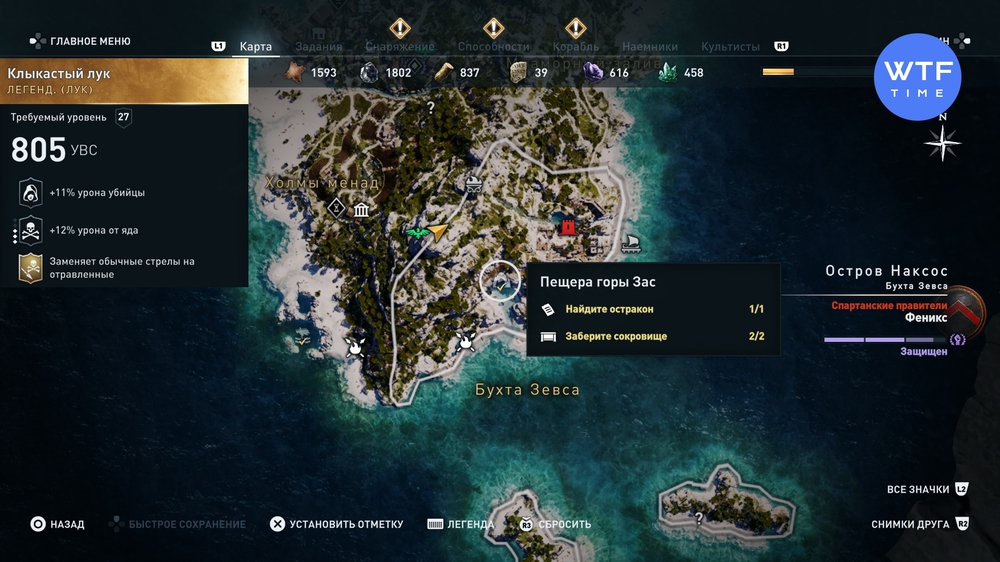Viewport: 1000px width, 562px height.
Task: Select the hourglass diamond marker by the temple
Action: tap(337, 208)
